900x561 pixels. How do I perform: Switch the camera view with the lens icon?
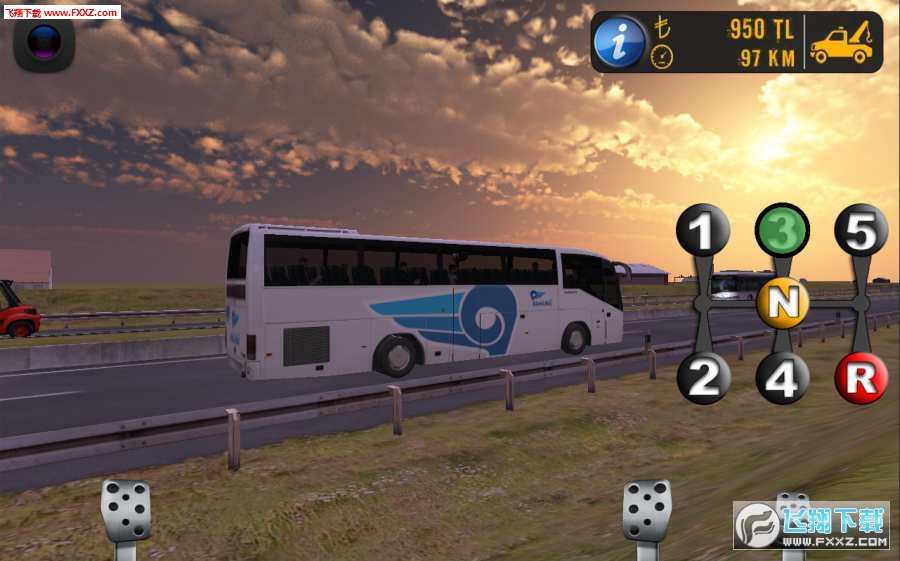pyautogui.click(x=44, y=42)
